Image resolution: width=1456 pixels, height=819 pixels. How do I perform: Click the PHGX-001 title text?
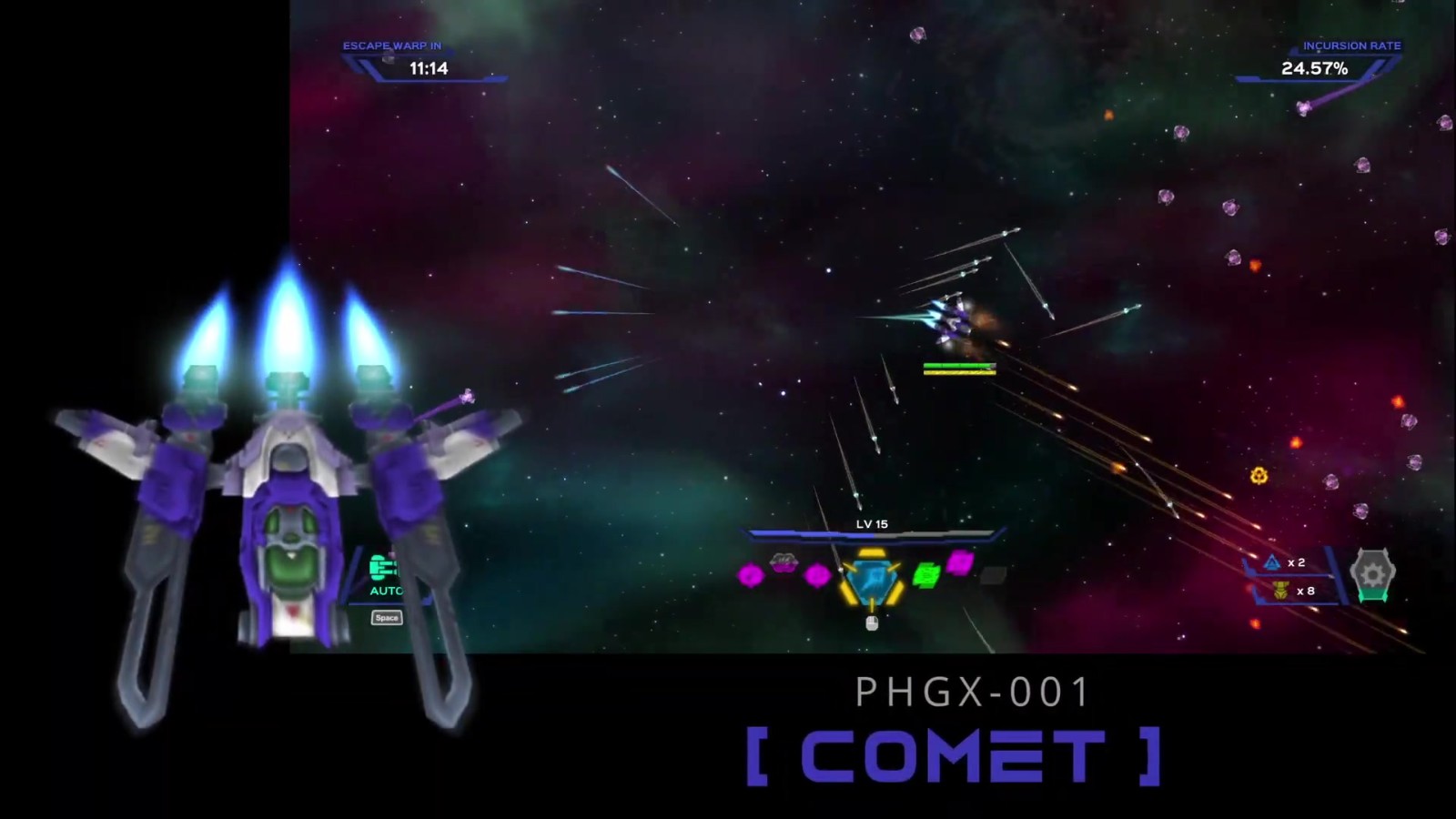point(970,692)
